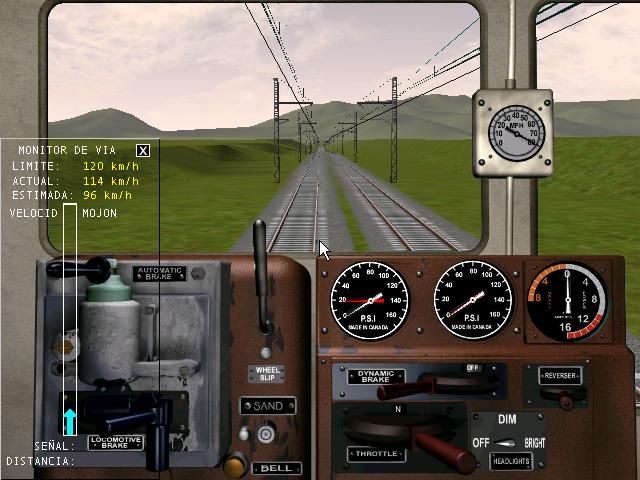Click the Locomotive Brake handle
This screenshot has width=640, height=480.
[x=111, y=412]
